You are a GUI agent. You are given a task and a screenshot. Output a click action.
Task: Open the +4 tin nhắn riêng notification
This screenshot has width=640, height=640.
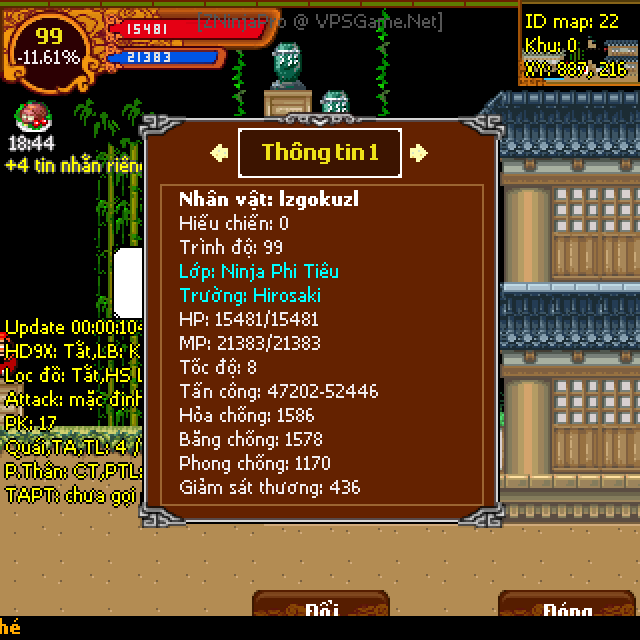(x=75, y=165)
